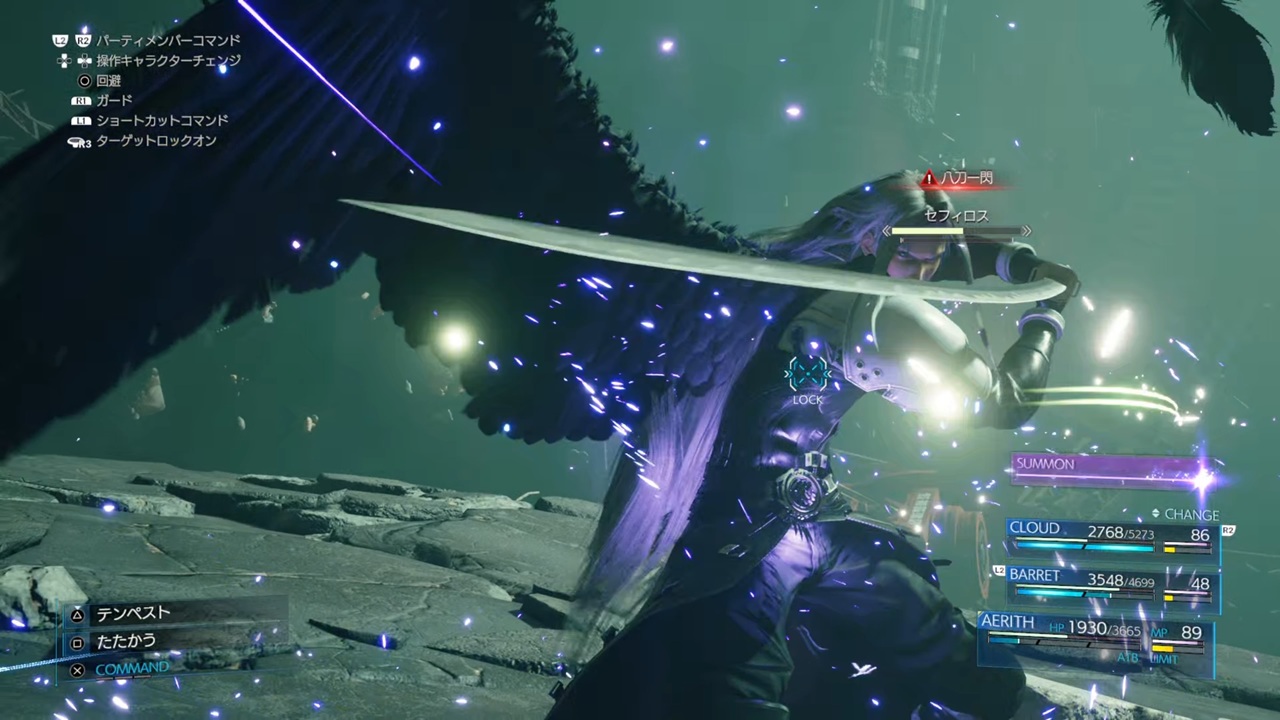Select the d-pad 操作キャラクターチェンジ icon

coord(84,60)
